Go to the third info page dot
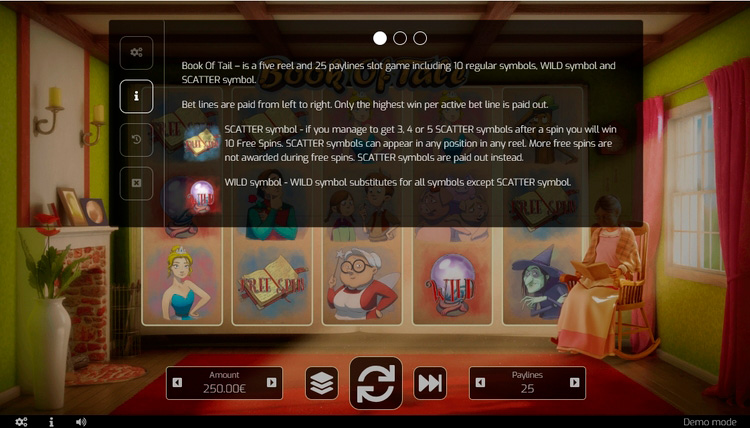Image resolution: width=750 pixels, height=428 pixels. [x=420, y=38]
